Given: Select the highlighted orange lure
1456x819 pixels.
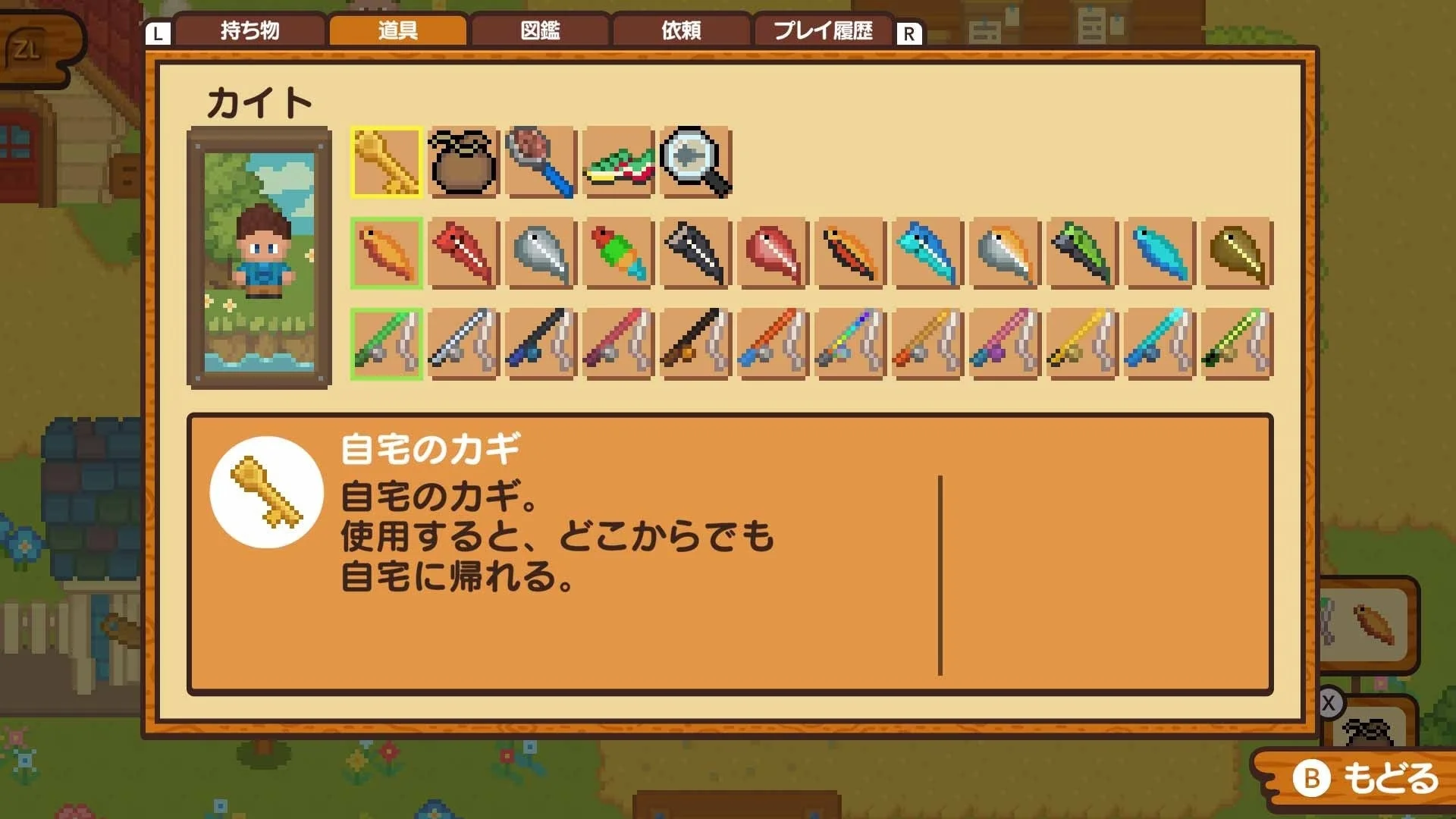Looking at the screenshot, I should [x=387, y=254].
